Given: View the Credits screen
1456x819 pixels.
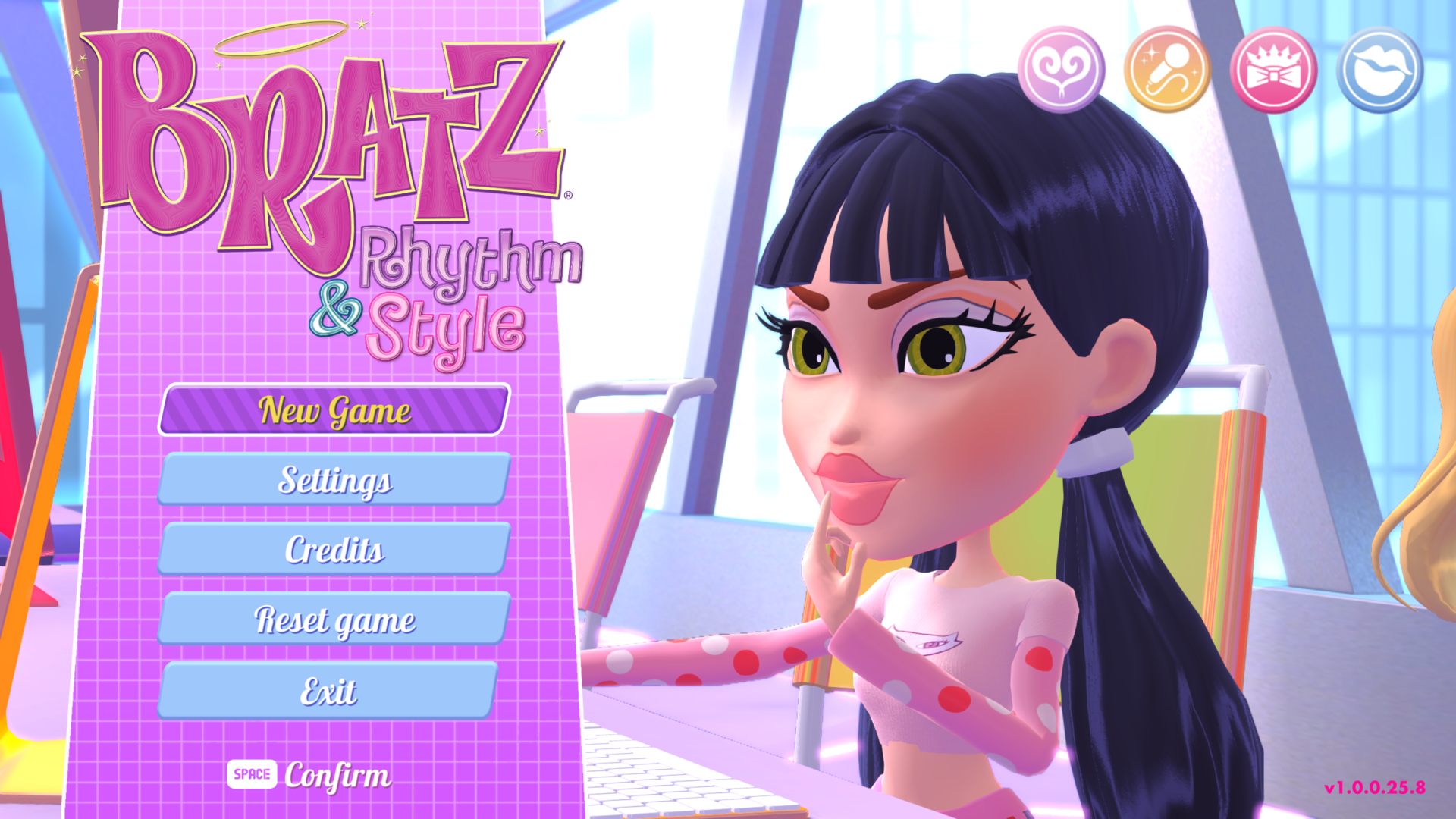Looking at the screenshot, I should [x=334, y=549].
